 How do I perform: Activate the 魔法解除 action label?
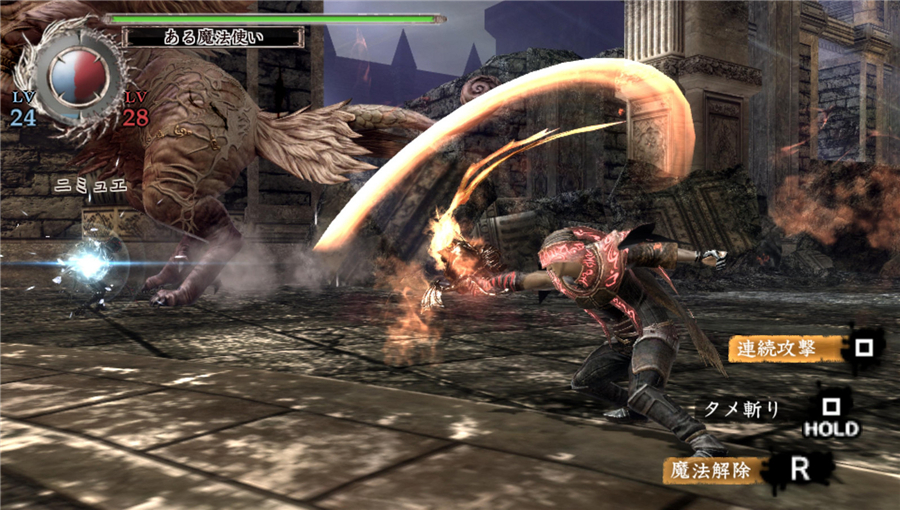pyautogui.click(x=714, y=467)
